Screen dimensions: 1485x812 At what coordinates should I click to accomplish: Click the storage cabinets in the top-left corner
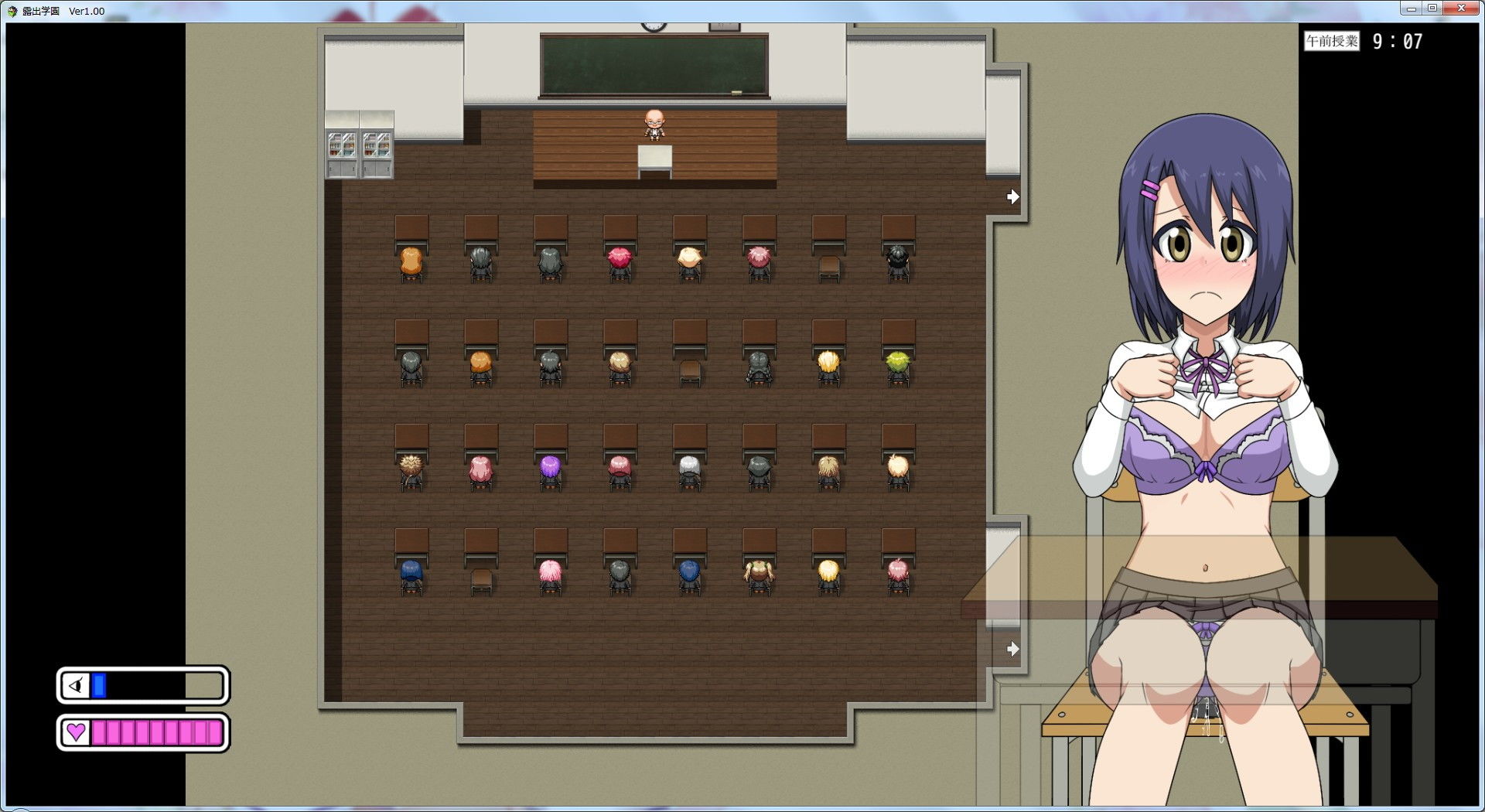[x=360, y=151]
